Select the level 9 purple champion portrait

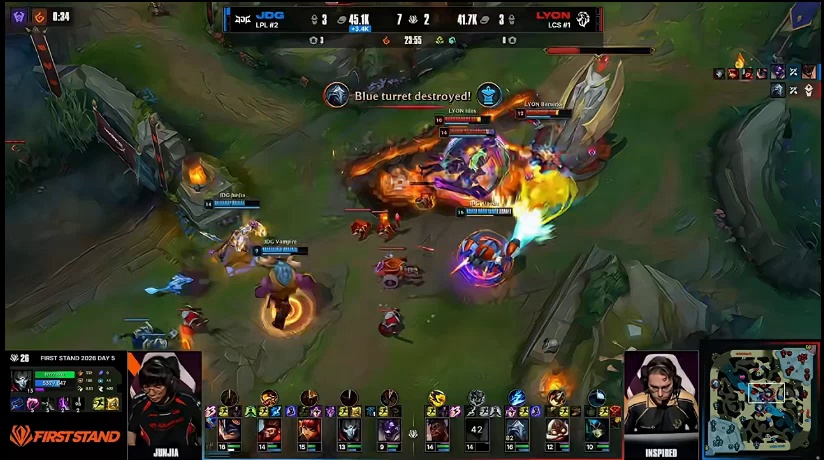click(388, 430)
